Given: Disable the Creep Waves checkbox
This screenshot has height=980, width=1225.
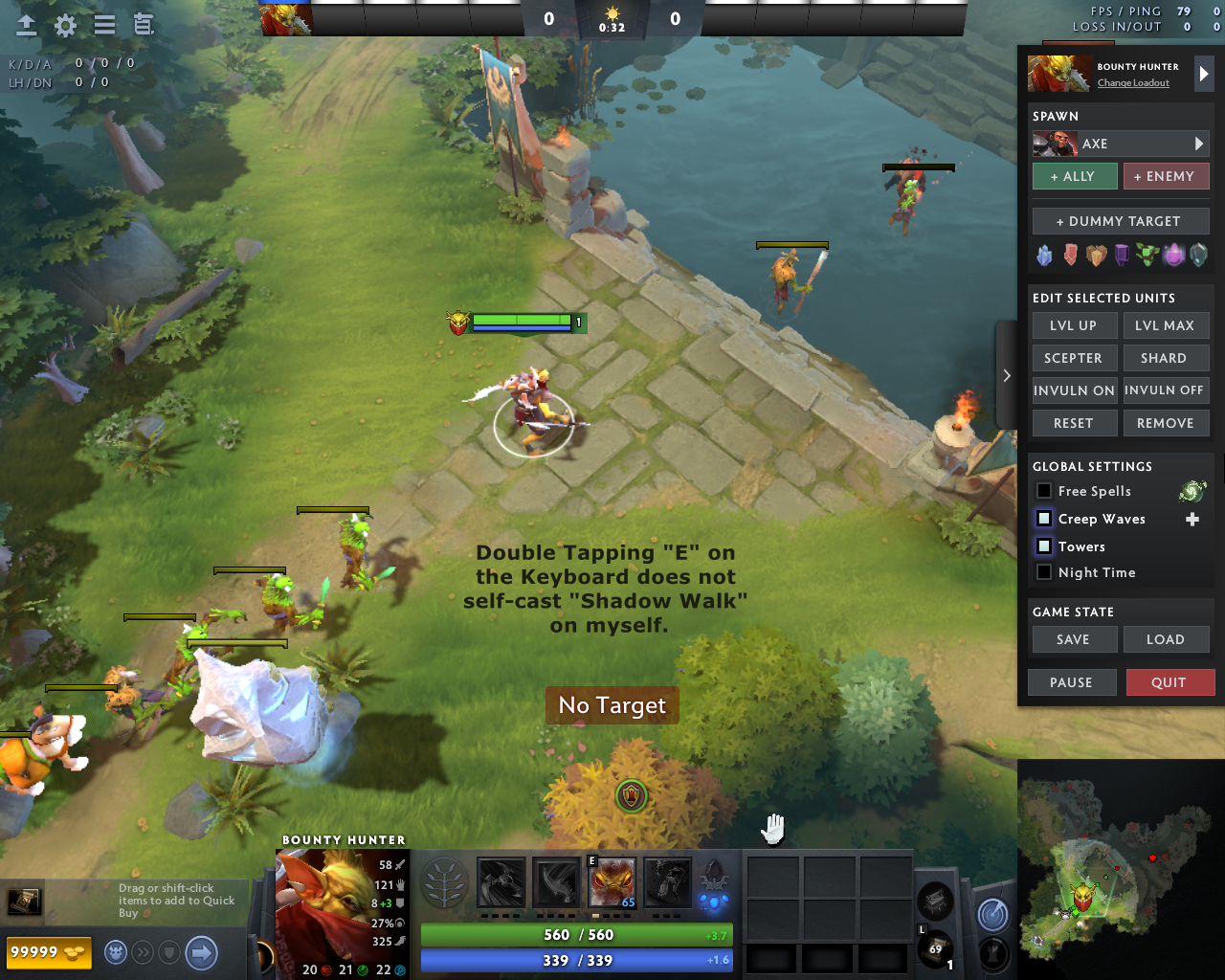Looking at the screenshot, I should (x=1042, y=518).
